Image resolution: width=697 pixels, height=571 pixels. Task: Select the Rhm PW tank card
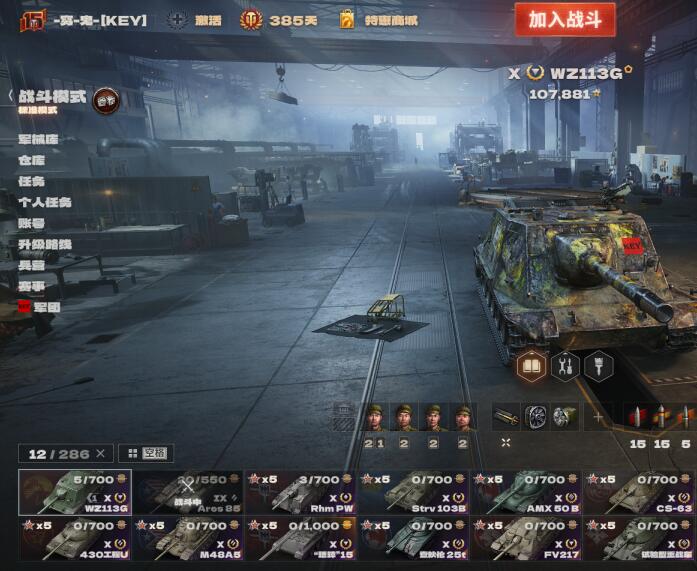tap(300, 492)
